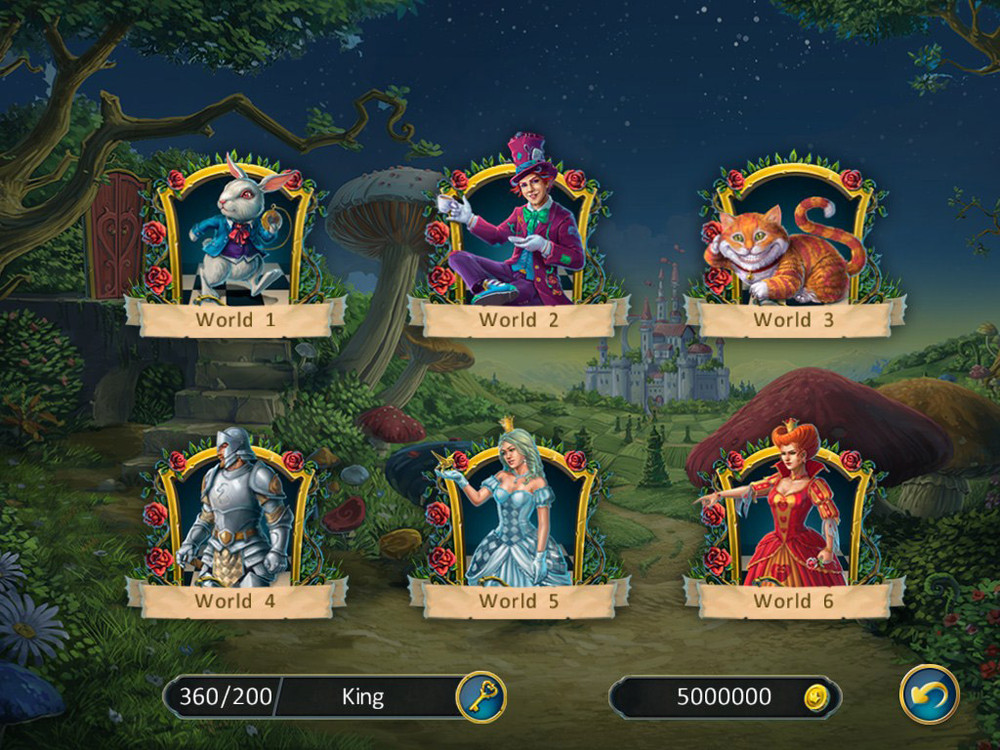Choose World 2 Mad Hatter tile

pos(517,240)
